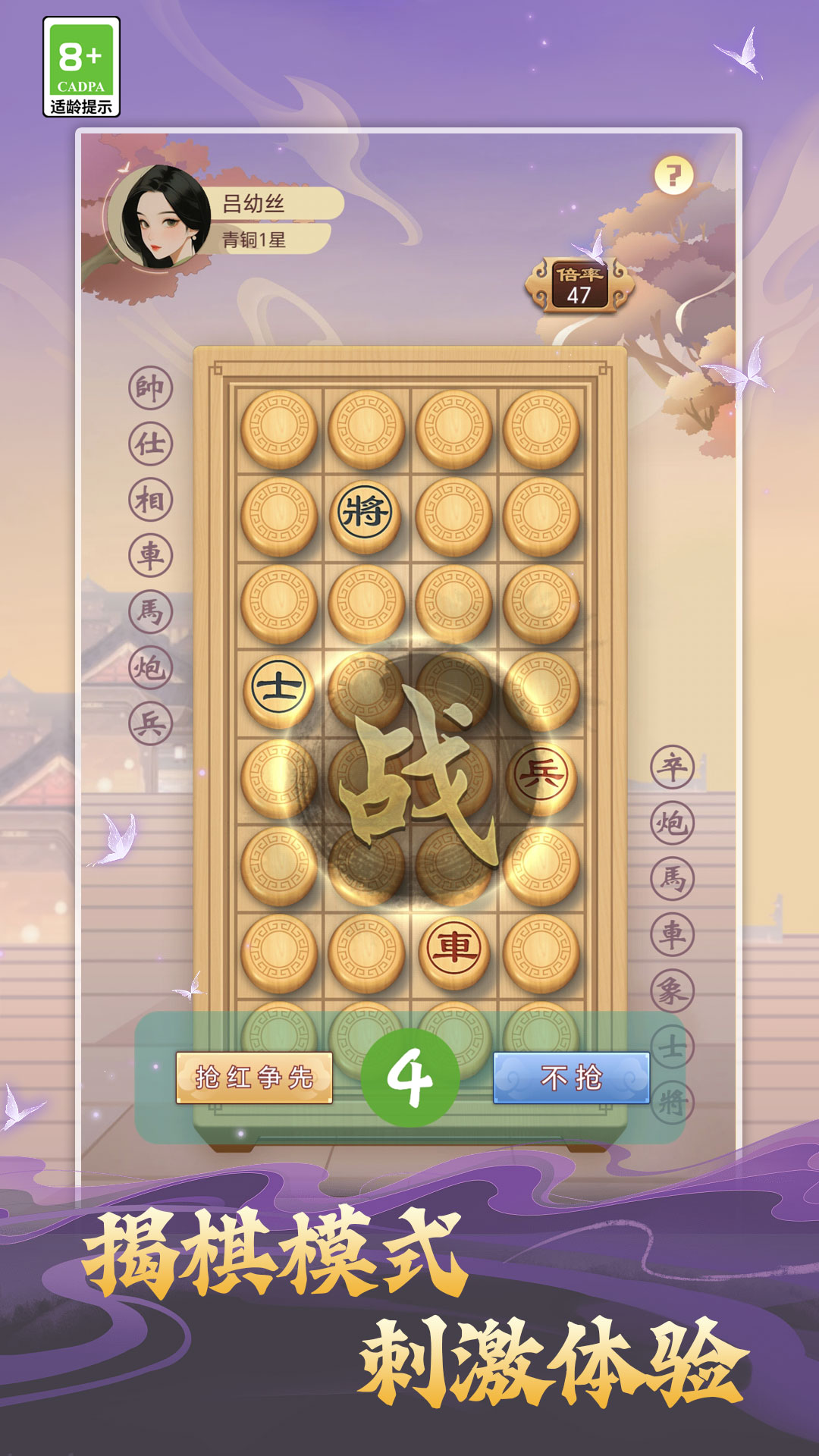Image resolution: width=819 pixels, height=1456 pixels.
Task: Click the 抢红争先 button
Action: [x=254, y=1077]
